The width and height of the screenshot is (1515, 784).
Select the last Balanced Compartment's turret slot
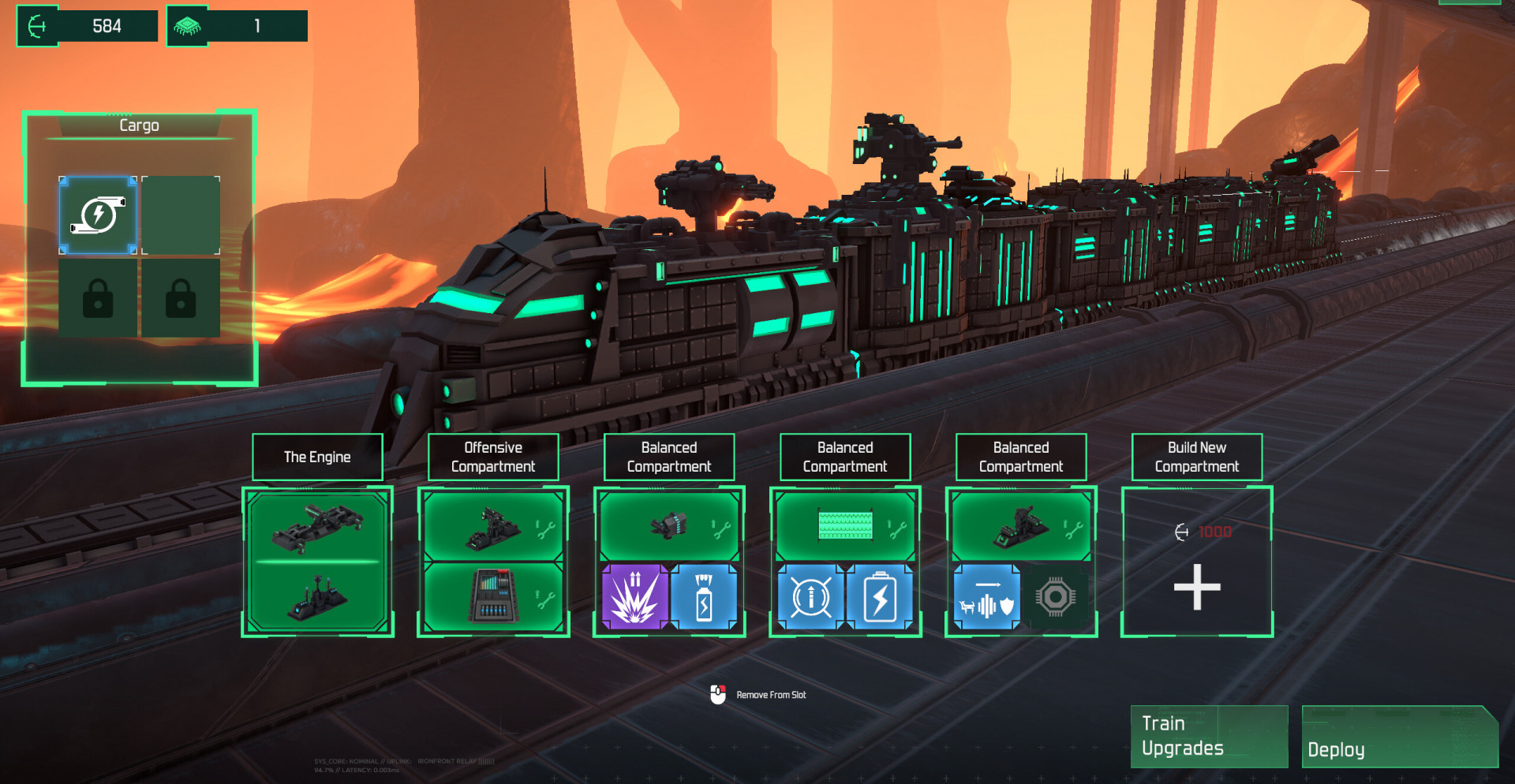pos(1021,526)
